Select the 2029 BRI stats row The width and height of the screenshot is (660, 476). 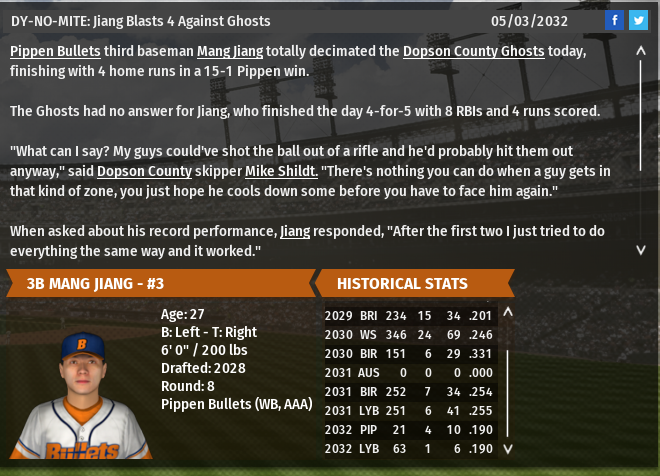coord(410,316)
